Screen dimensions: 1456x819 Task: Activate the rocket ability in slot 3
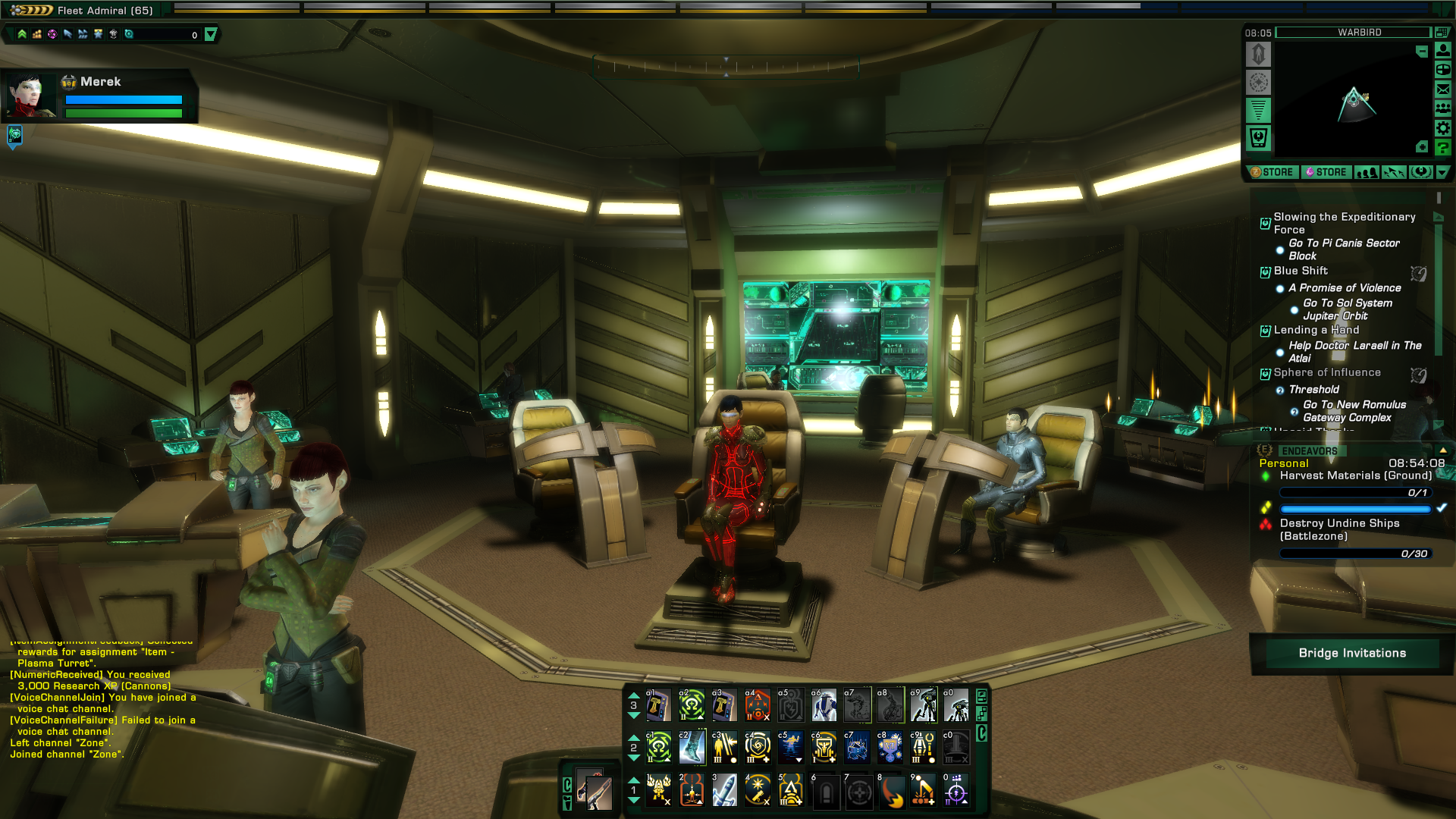[x=724, y=791]
